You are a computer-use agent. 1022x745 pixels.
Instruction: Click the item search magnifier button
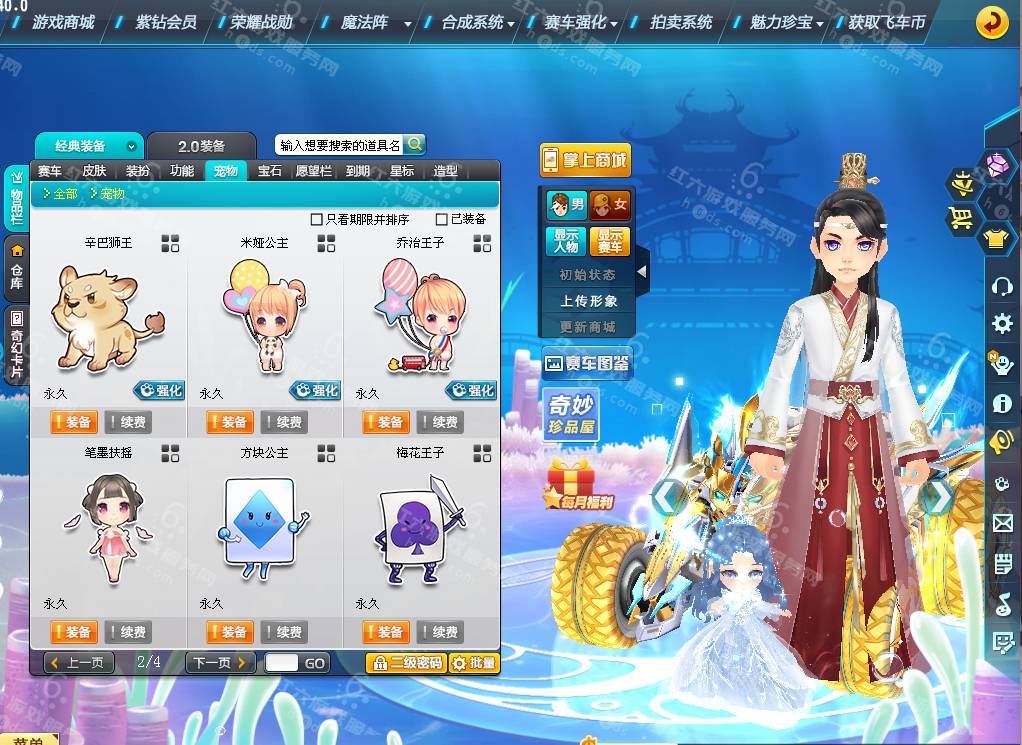[x=415, y=144]
